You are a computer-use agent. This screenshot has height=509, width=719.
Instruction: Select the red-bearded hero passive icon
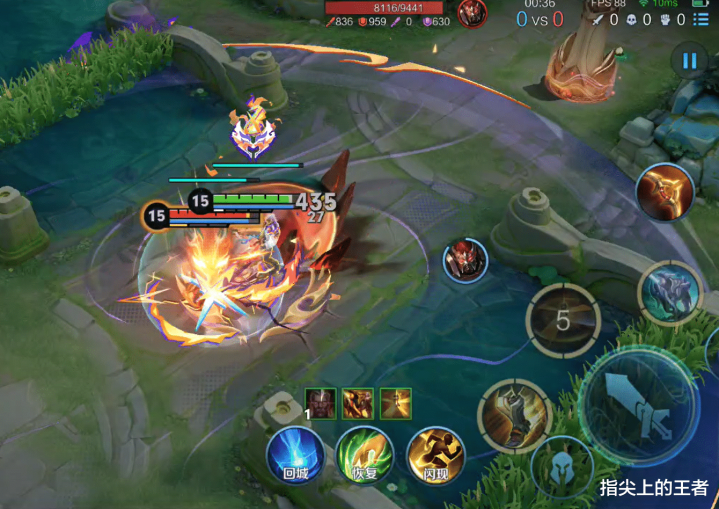tap(321, 403)
